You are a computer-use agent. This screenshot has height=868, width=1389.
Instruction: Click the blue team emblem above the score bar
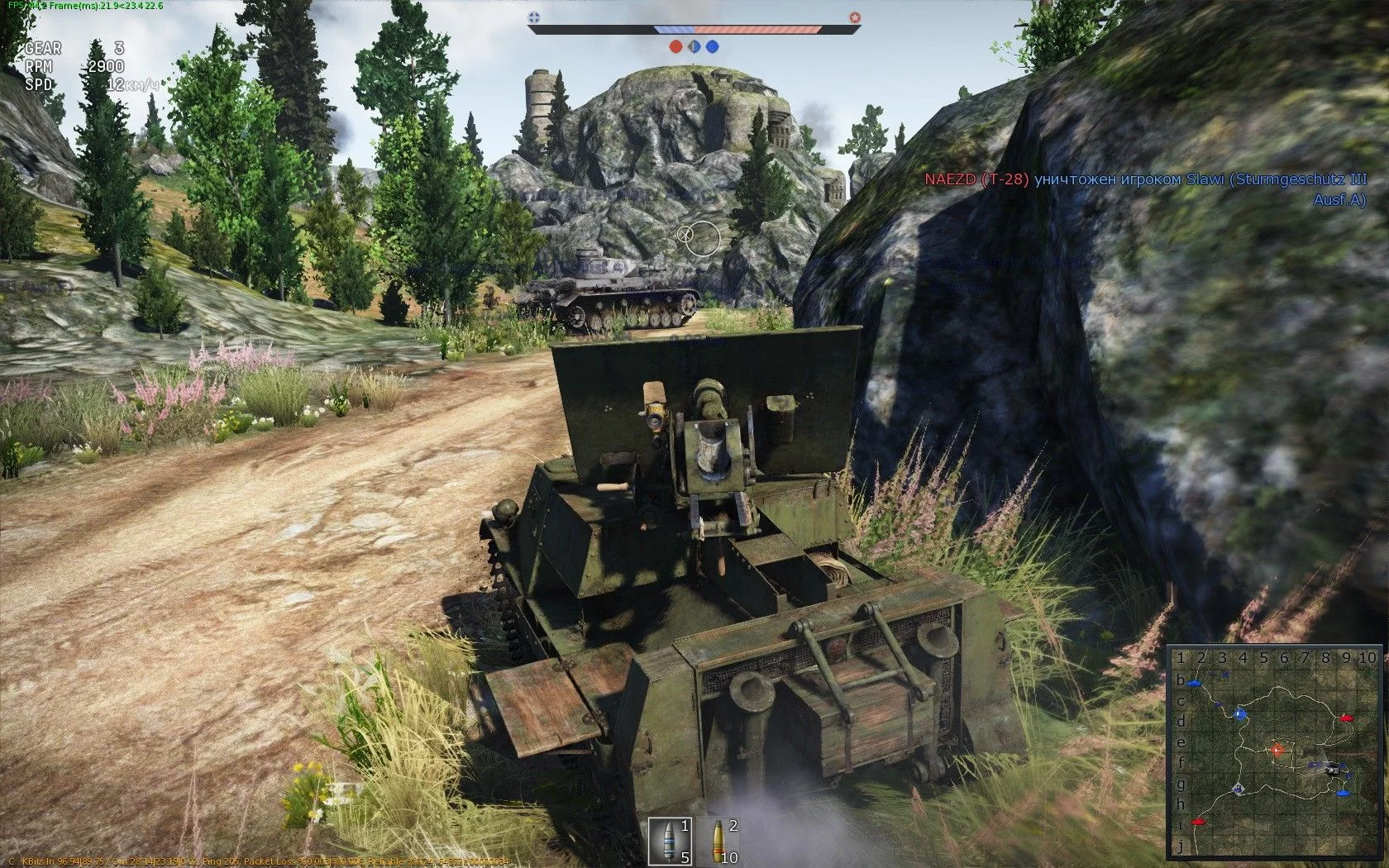[x=534, y=17]
